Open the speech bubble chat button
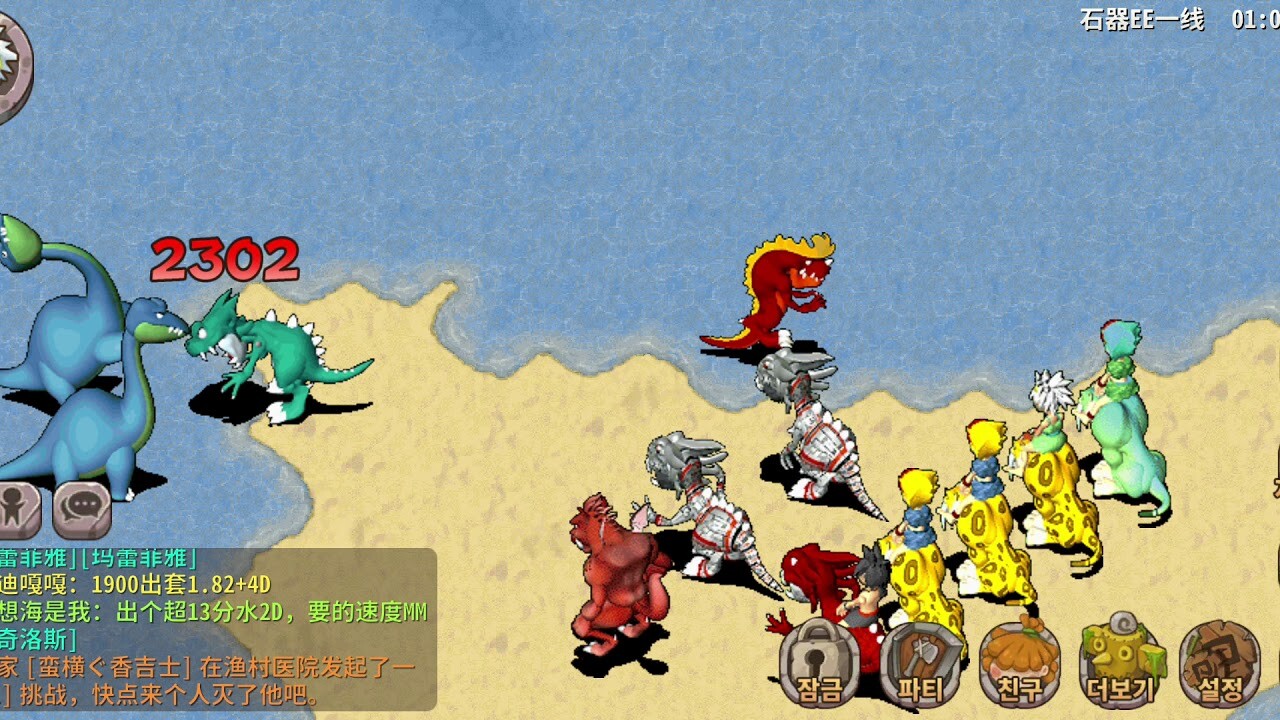1280x720 pixels. (82, 509)
